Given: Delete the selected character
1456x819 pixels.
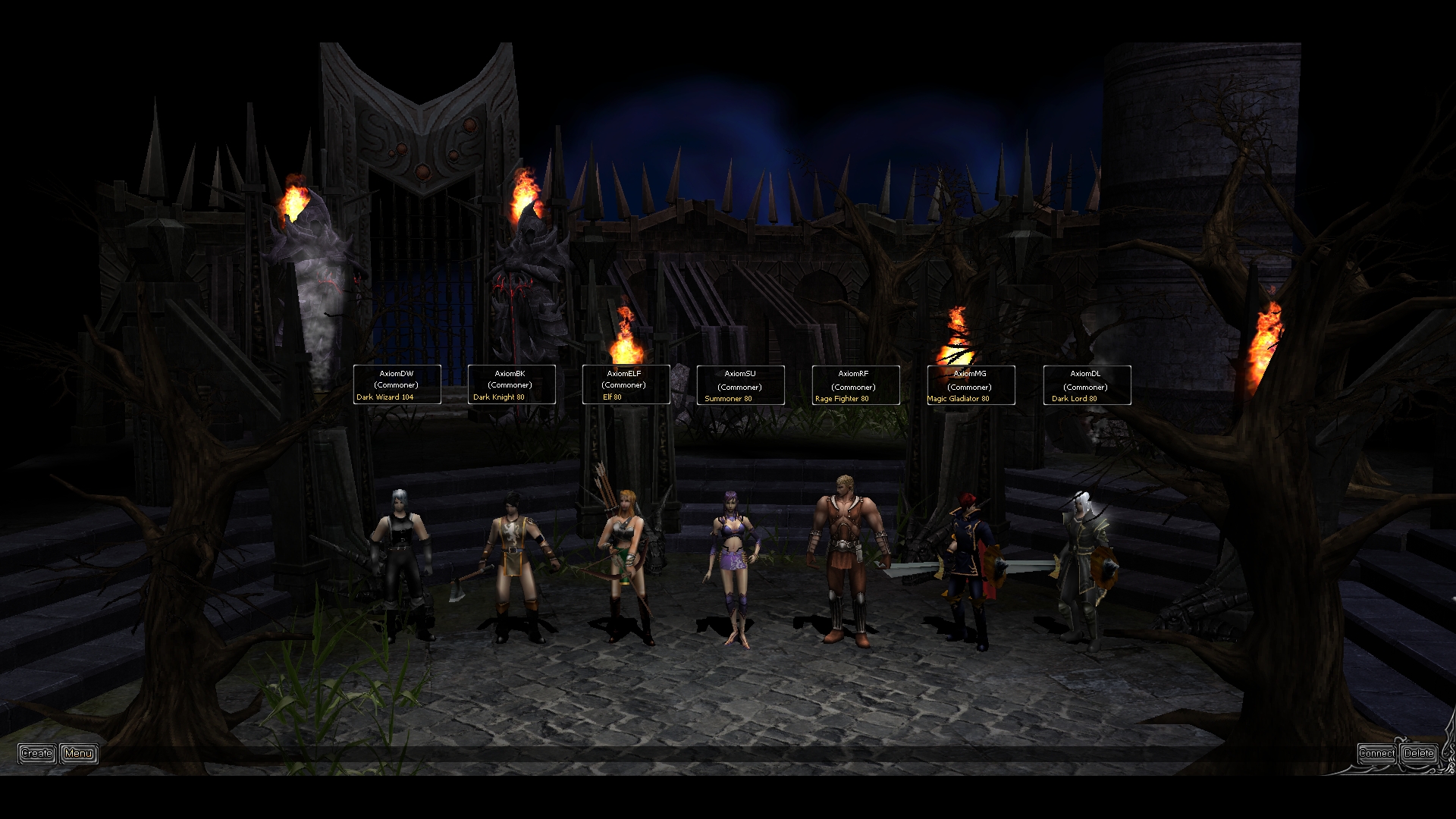Looking at the screenshot, I should coord(1419,753).
